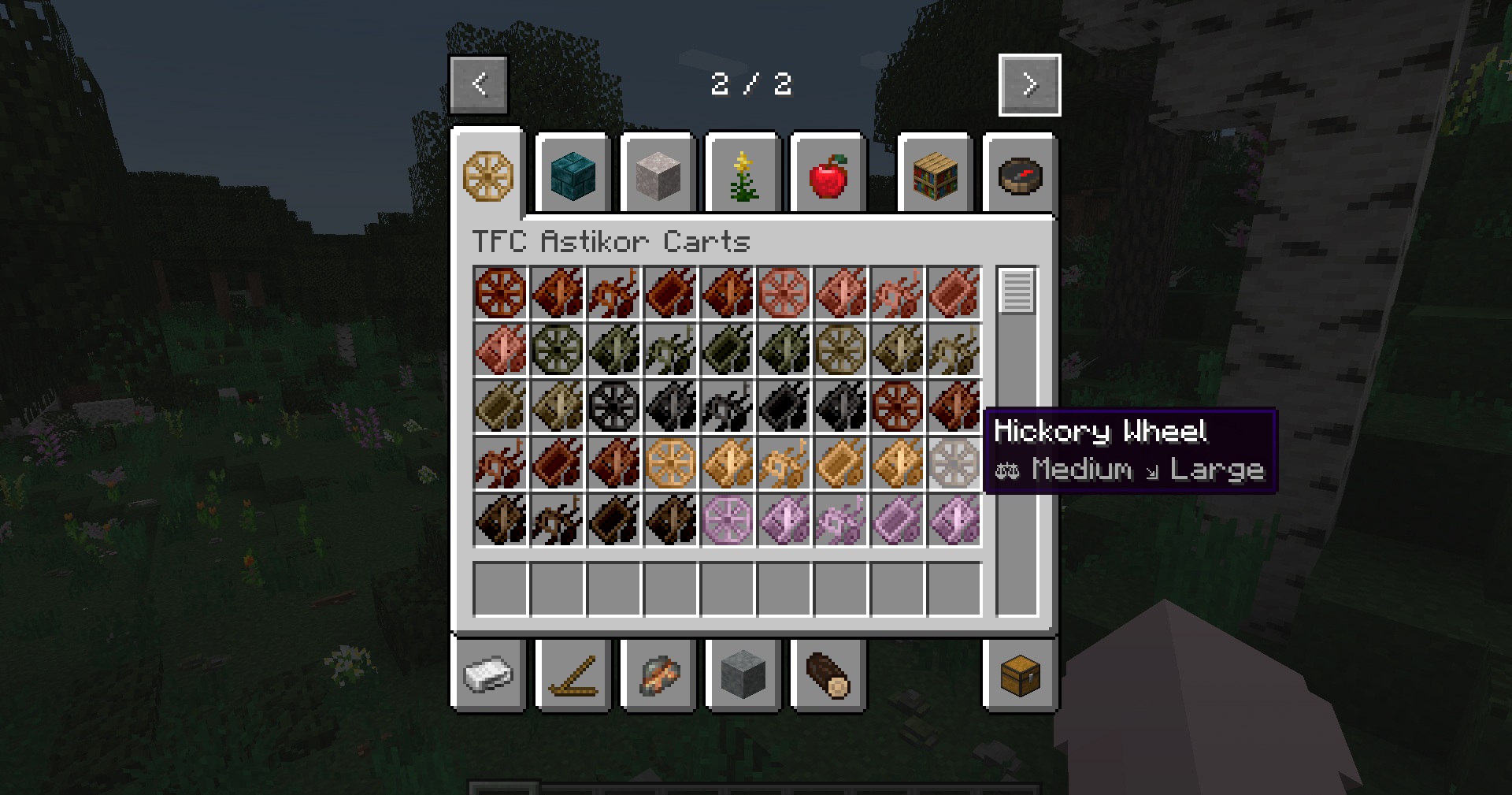Image resolution: width=1512 pixels, height=795 pixels.
Task: Pick up the Hickory Wheel item
Action: 954,463
